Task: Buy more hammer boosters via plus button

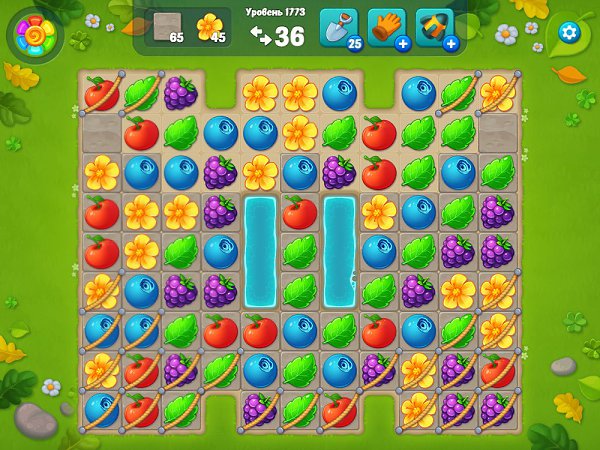Action: pyautogui.click(x=450, y=44)
